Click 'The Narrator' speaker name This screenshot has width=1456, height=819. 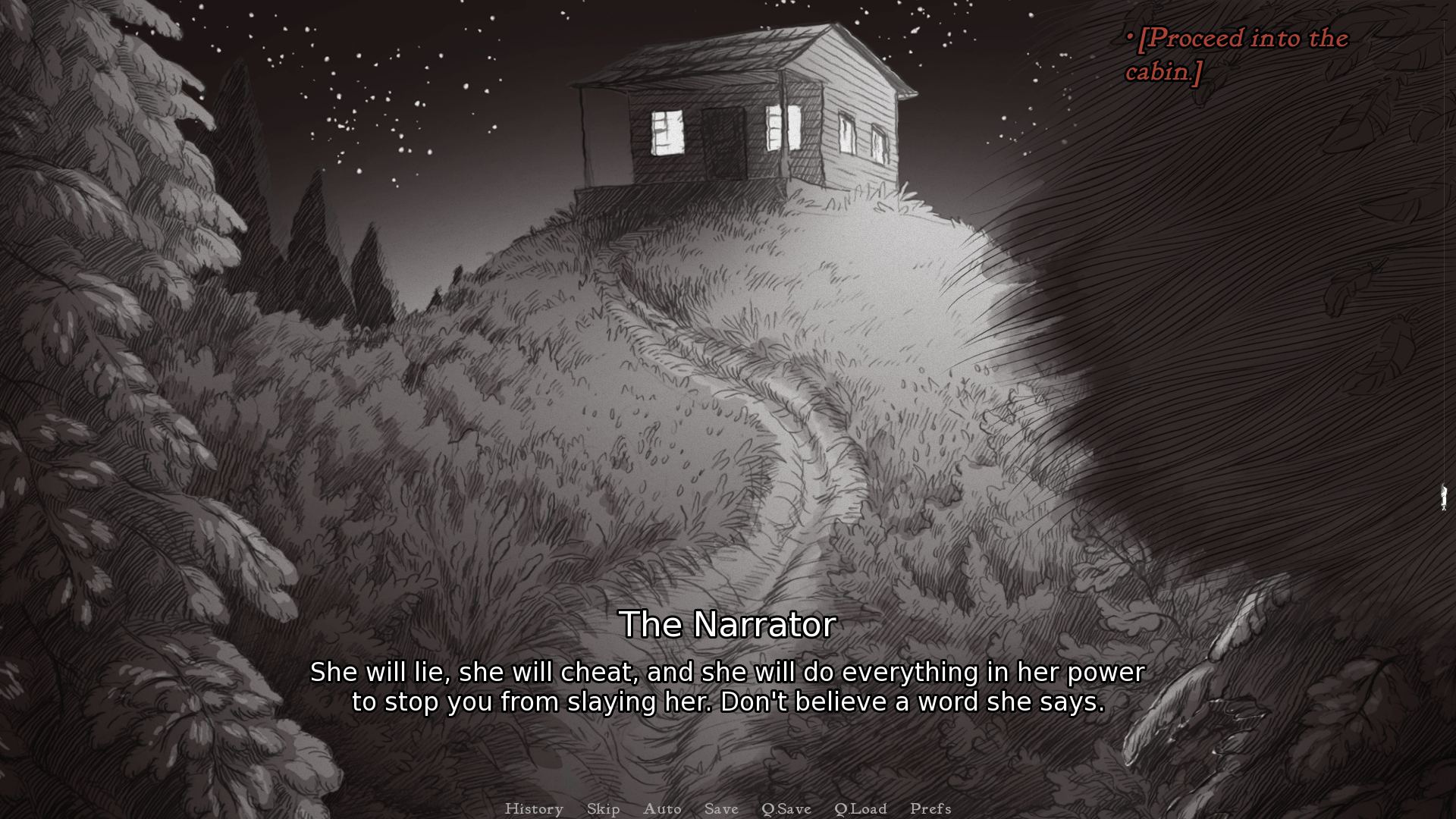coord(728,625)
